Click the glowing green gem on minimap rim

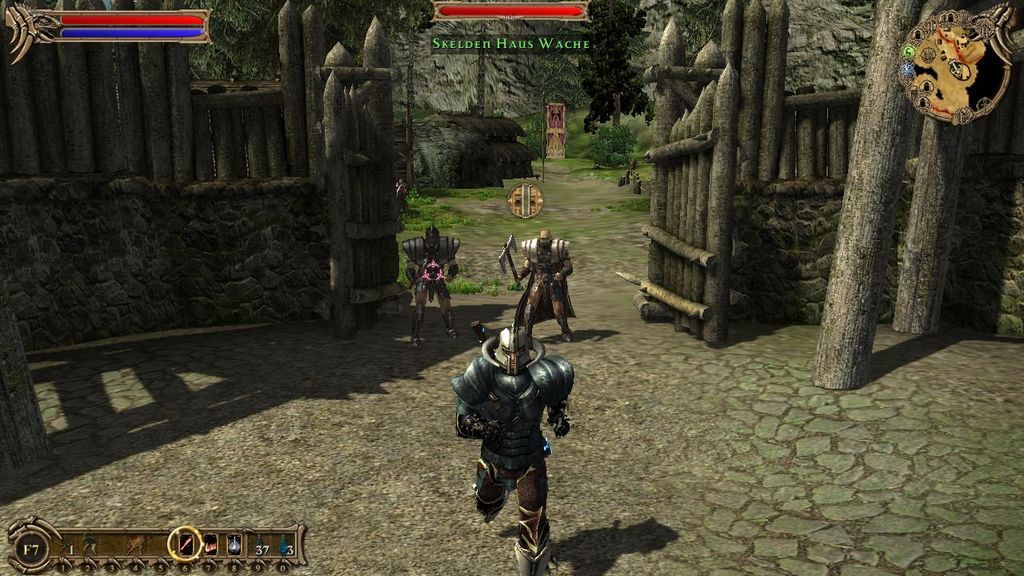tap(909, 51)
